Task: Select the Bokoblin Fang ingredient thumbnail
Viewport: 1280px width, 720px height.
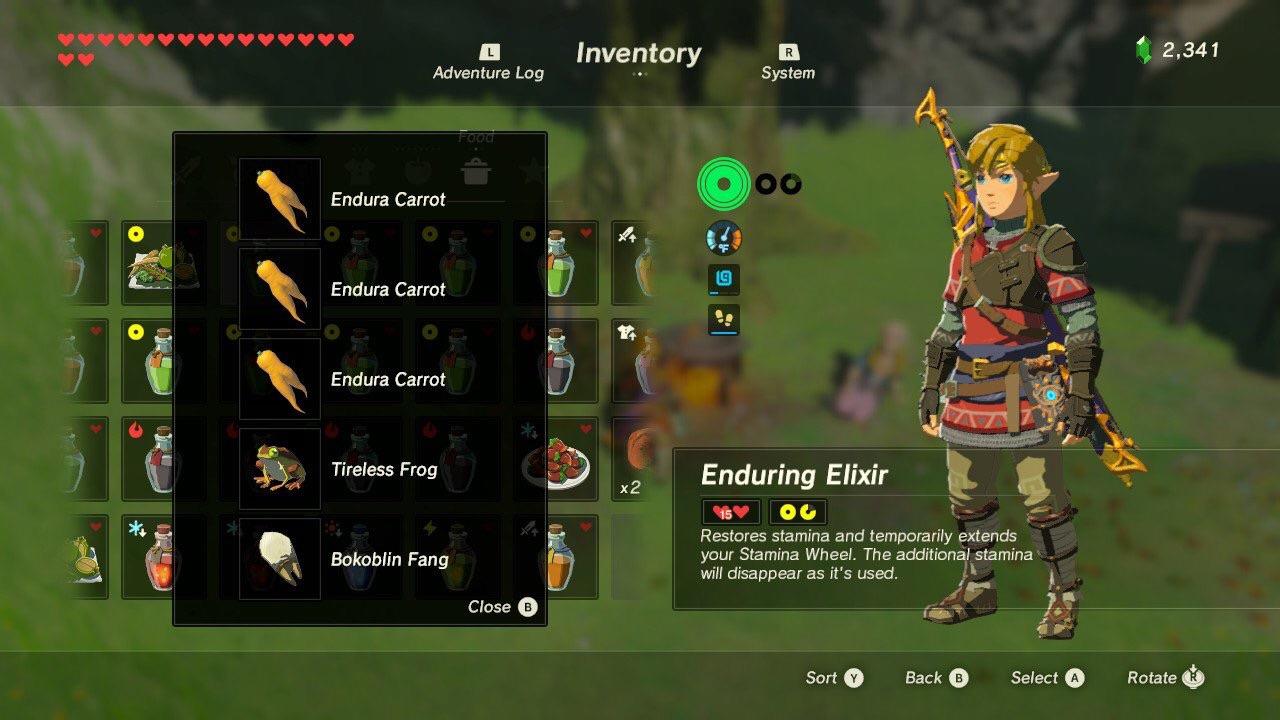Action: (x=280, y=558)
